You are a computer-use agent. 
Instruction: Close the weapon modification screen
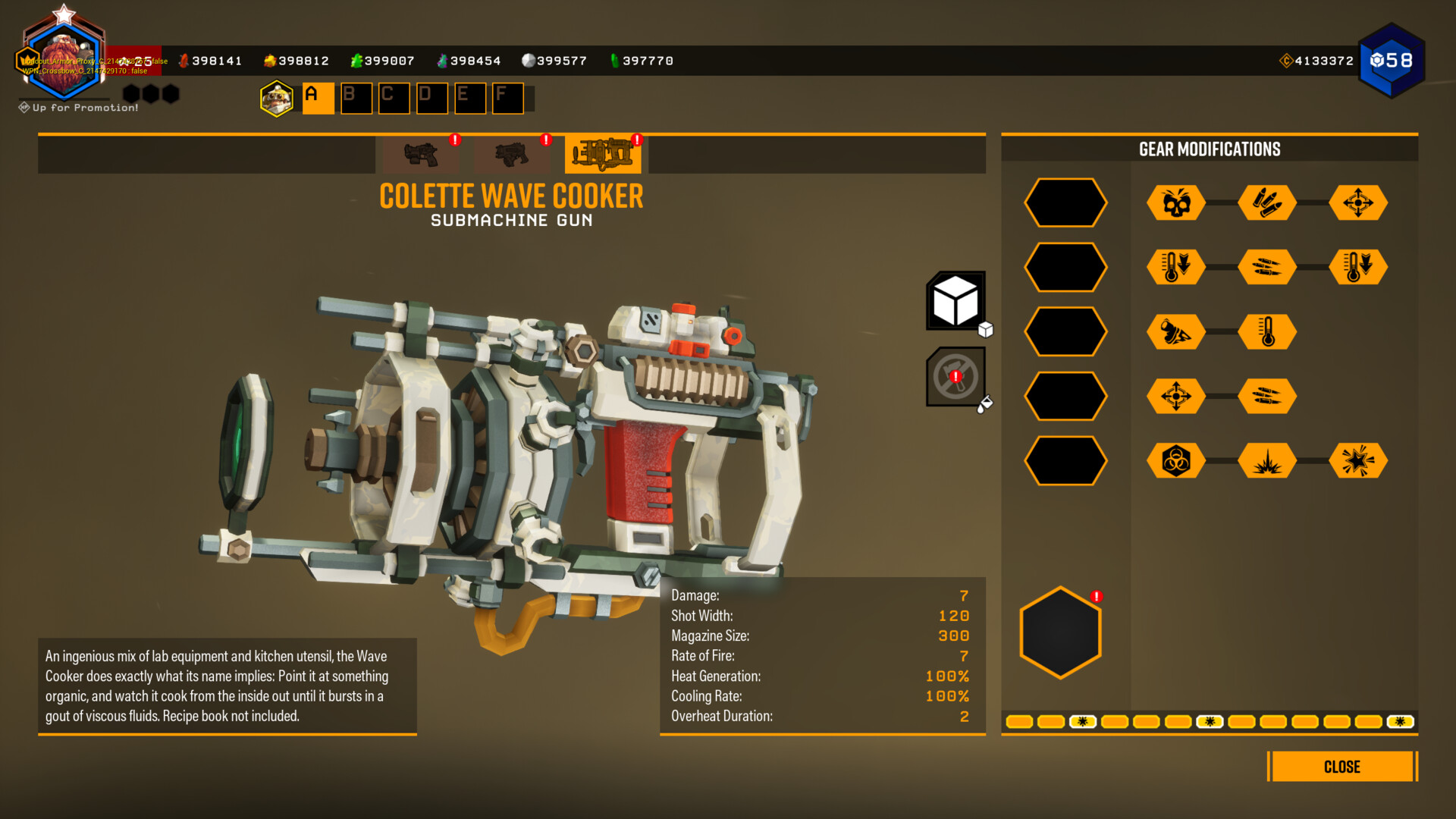1341,767
